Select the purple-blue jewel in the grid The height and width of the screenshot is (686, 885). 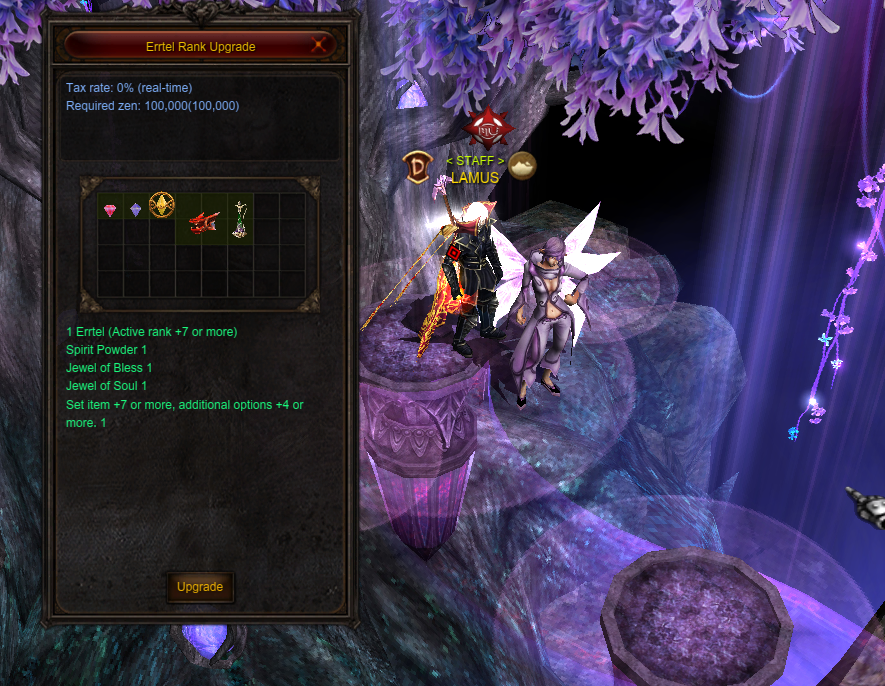tap(136, 209)
